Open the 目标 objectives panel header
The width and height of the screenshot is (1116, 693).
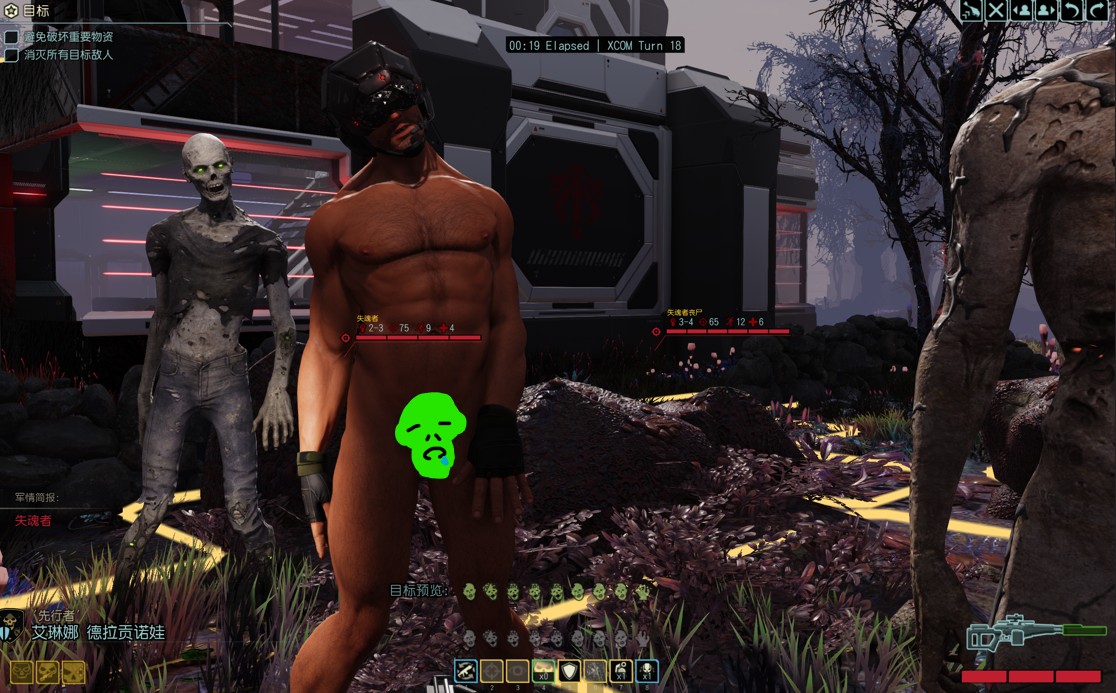(36, 11)
